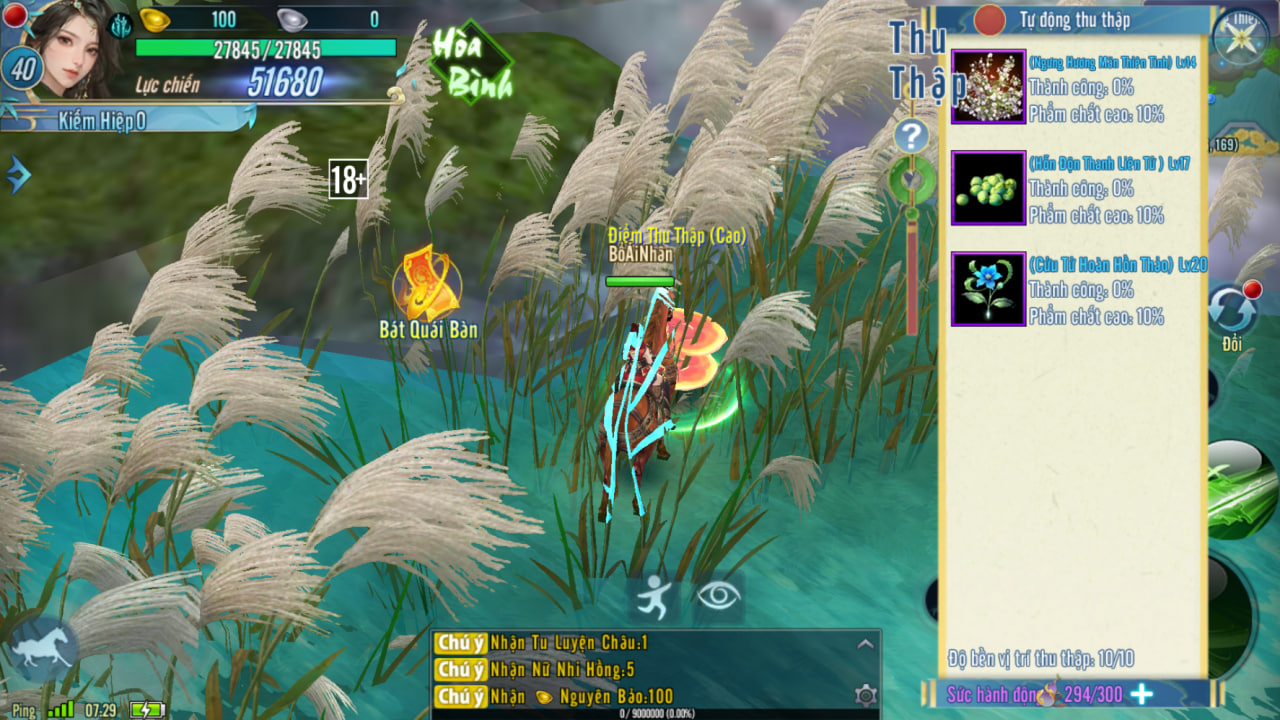Mount the horse using the horse icon
The width and height of the screenshot is (1280, 720).
(44, 649)
